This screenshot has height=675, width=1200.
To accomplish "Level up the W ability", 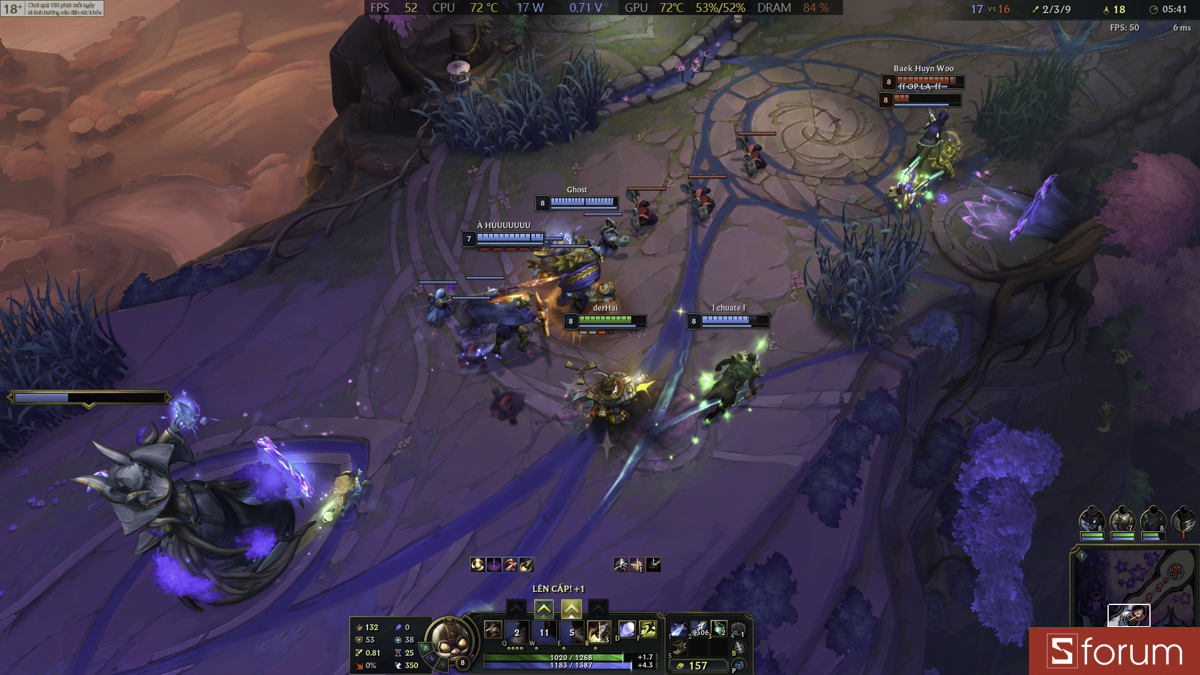I will [x=543, y=608].
